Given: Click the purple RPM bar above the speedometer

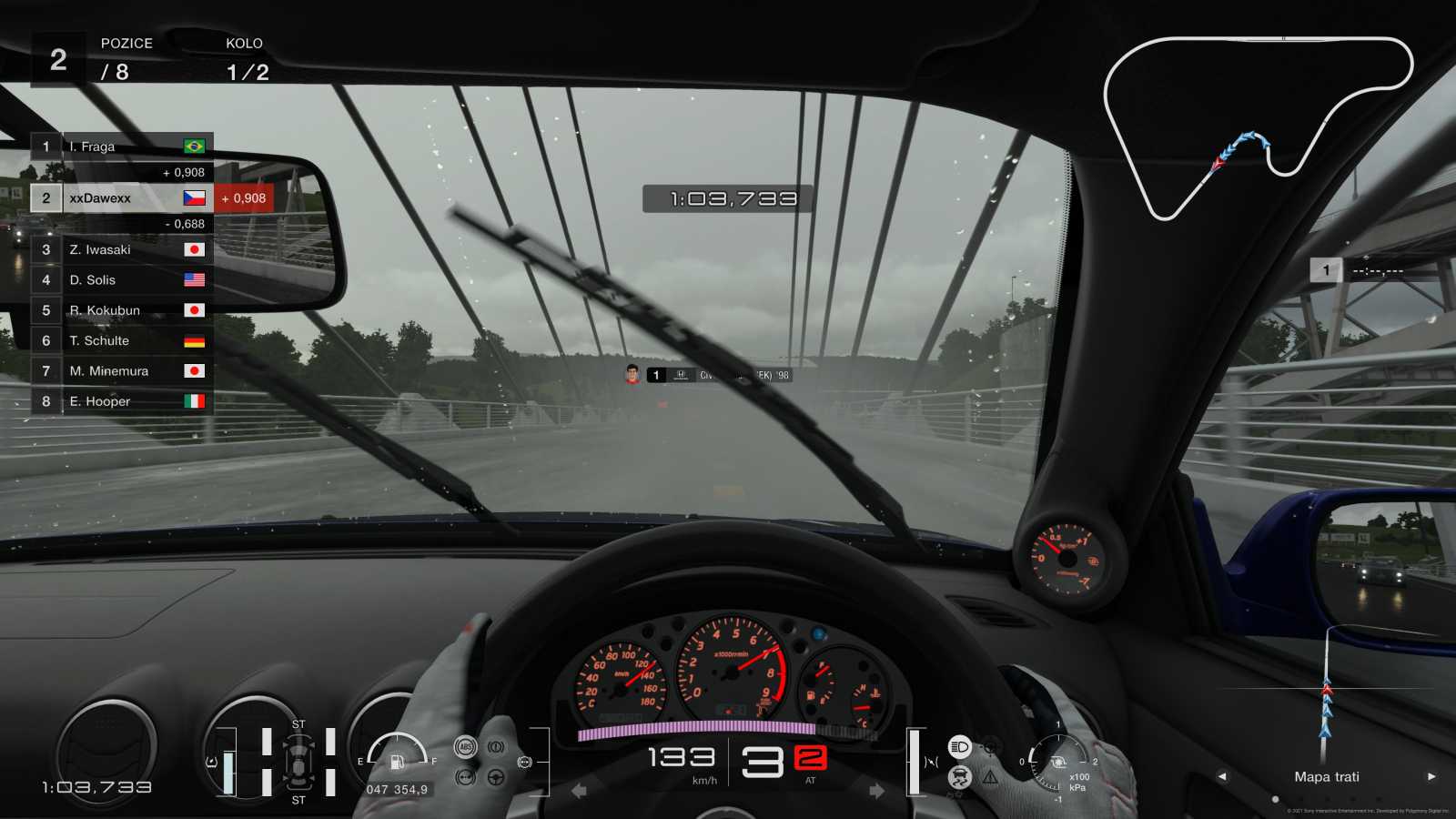Looking at the screenshot, I should [x=696, y=726].
